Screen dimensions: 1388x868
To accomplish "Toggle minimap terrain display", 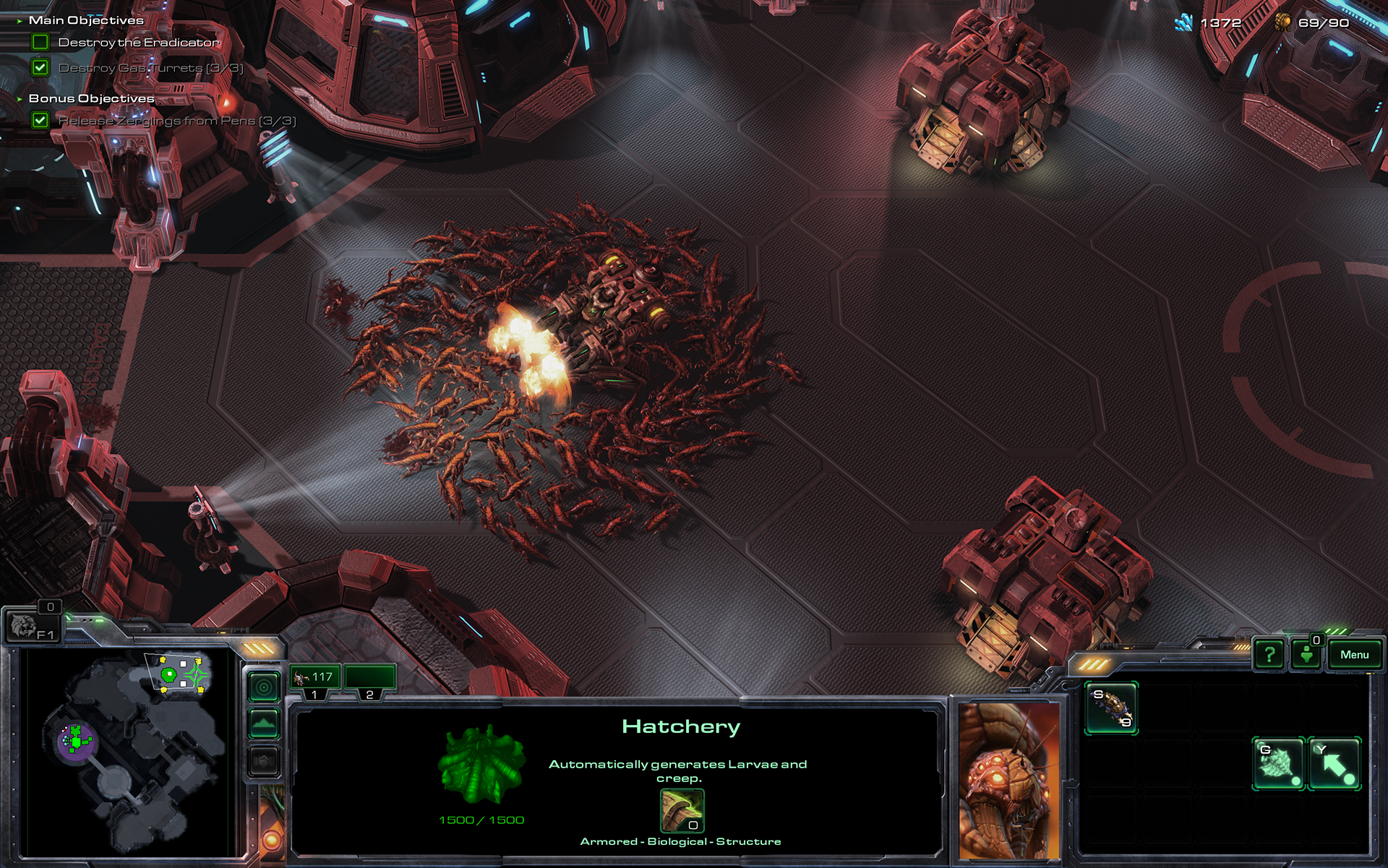I will [x=264, y=723].
